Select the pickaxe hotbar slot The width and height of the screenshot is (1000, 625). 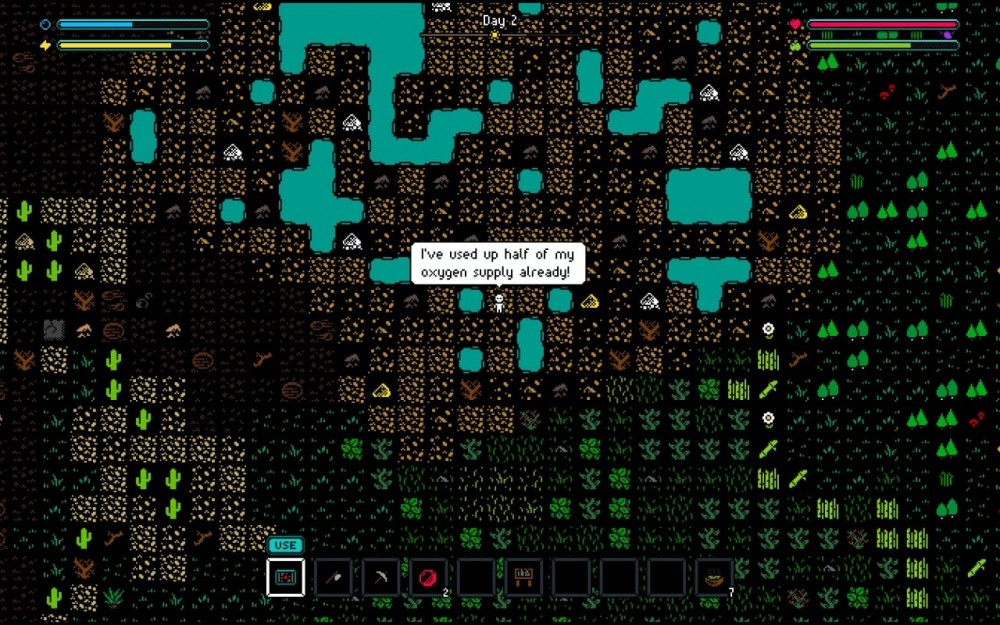click(381, 577)
